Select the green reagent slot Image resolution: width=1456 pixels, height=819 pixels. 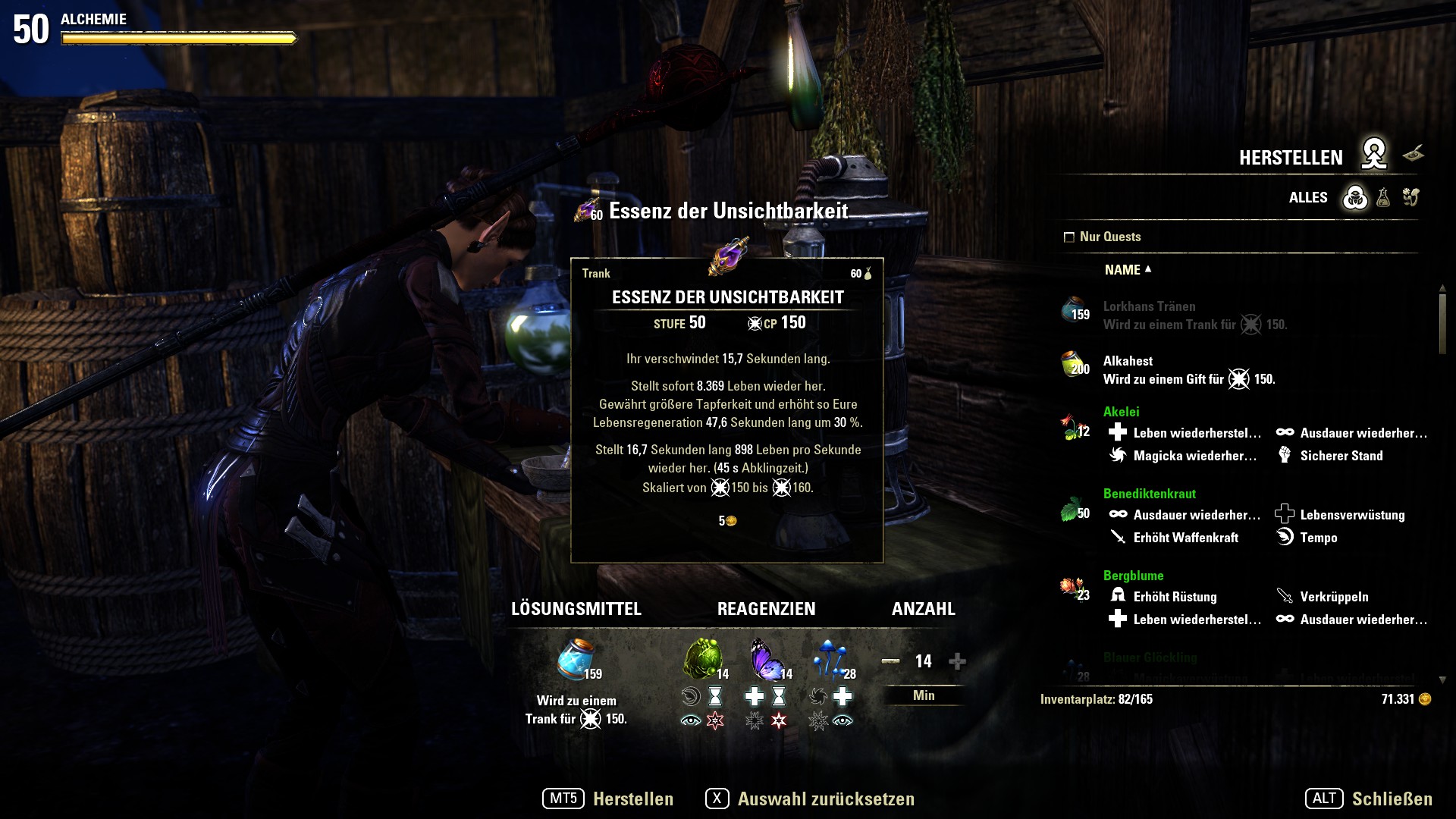coord(701,658)
